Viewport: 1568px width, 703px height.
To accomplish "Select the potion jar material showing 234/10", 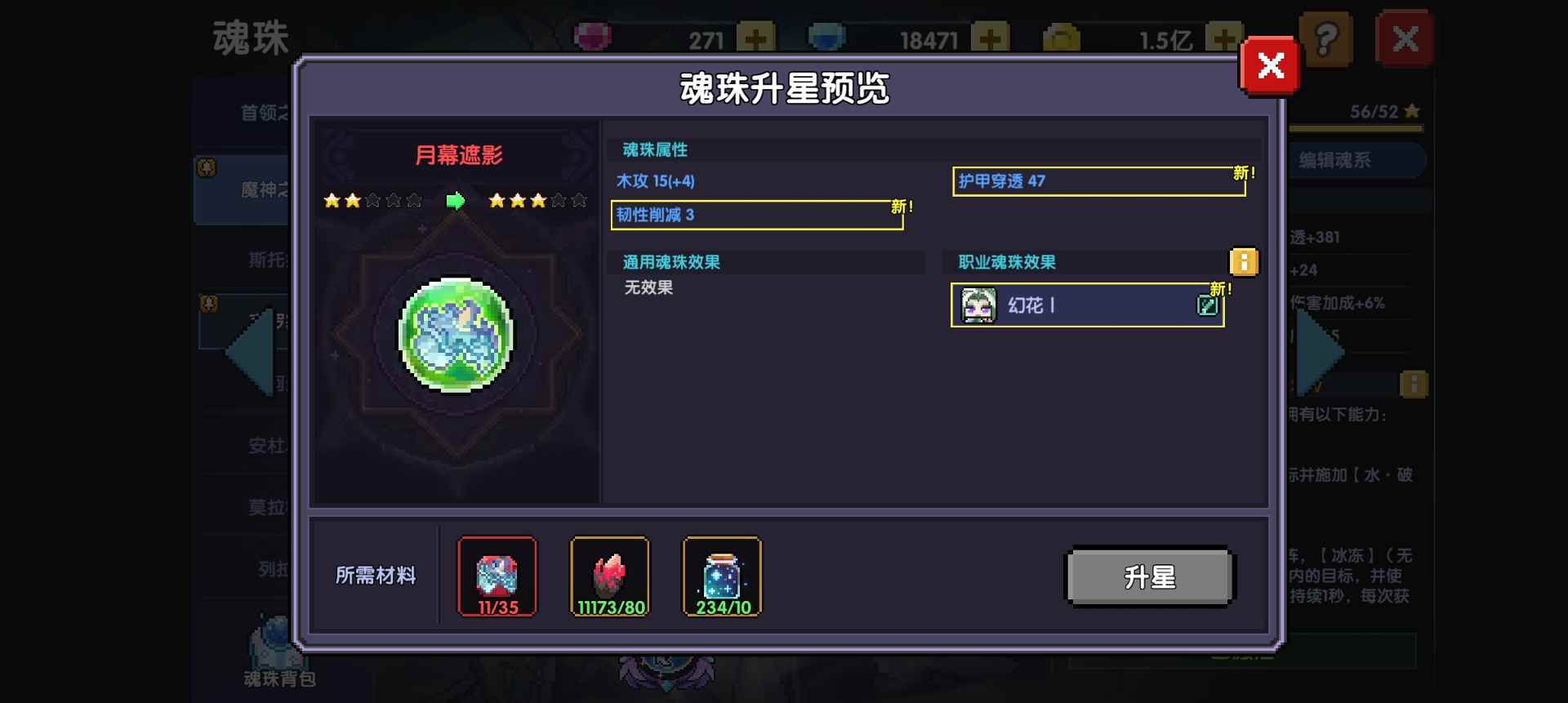I will [x=720, y=576].
